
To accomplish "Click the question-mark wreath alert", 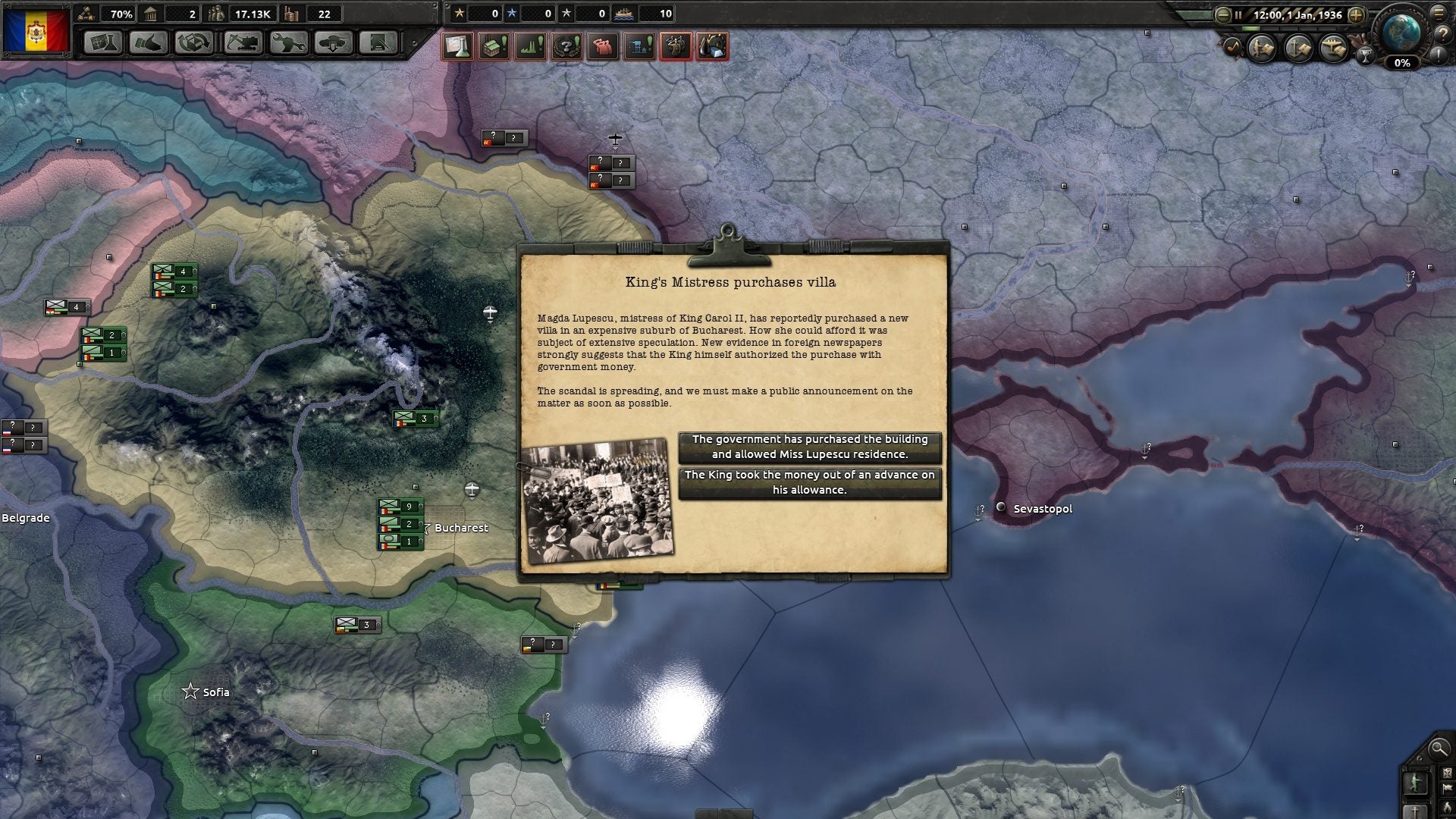I will [x=566, y=47].
